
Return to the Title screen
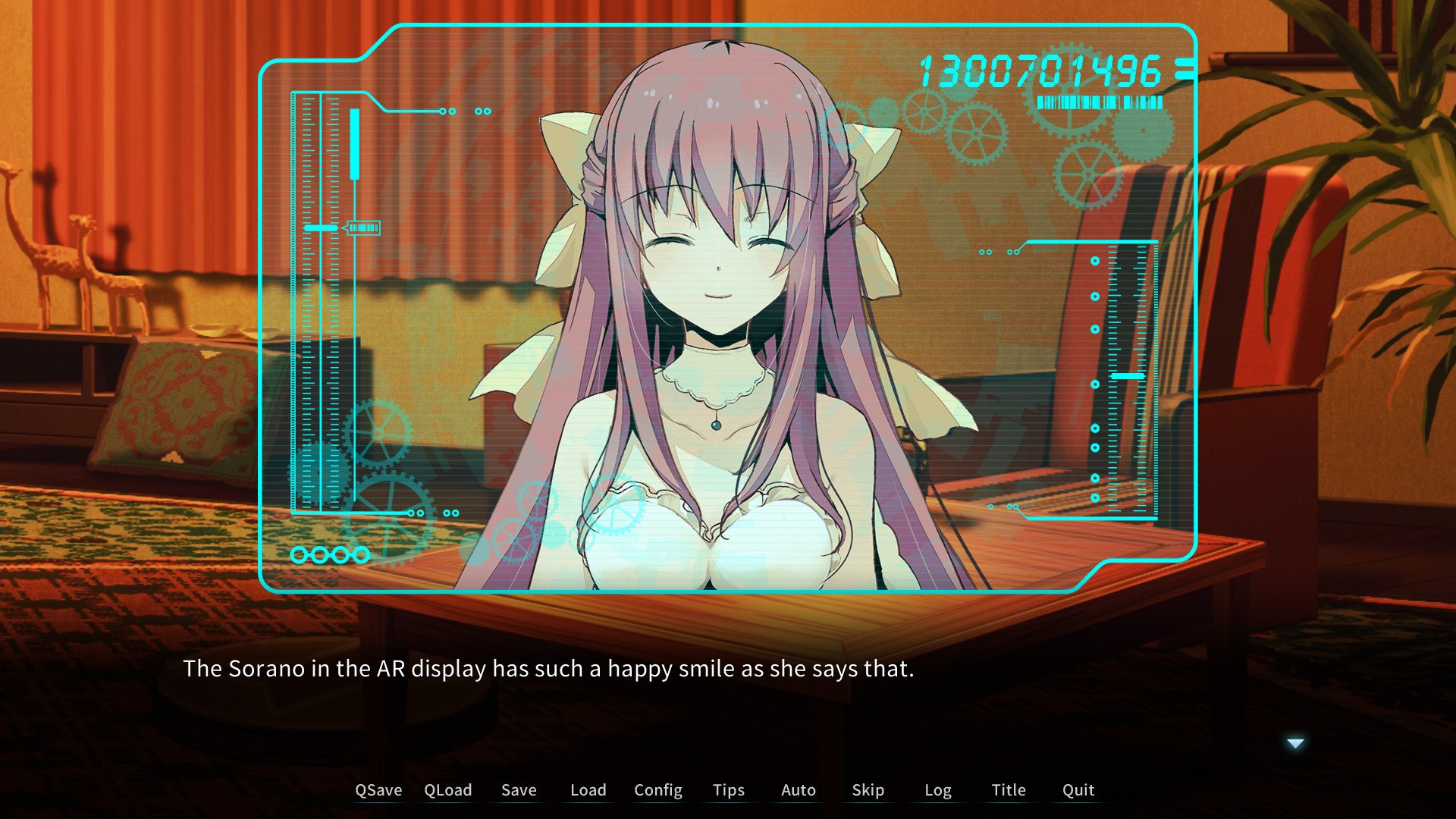(1008, 789)
